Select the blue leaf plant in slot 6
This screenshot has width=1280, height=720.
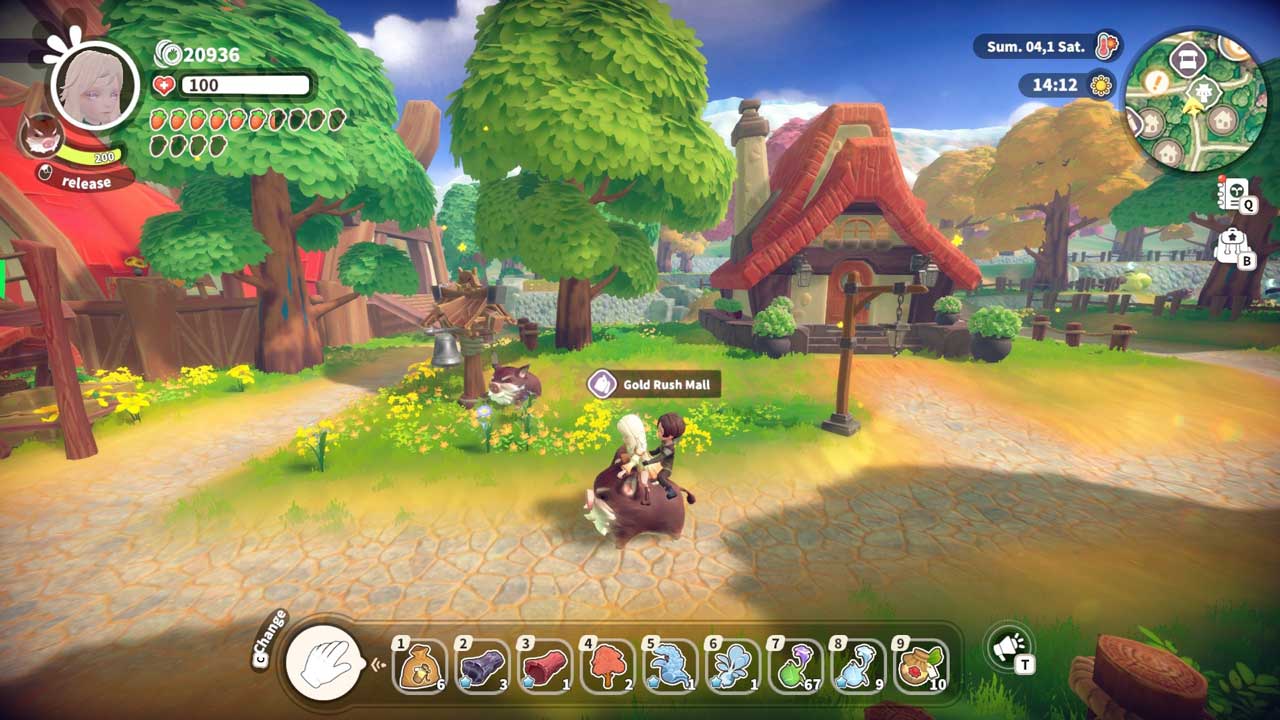(731, 666)
